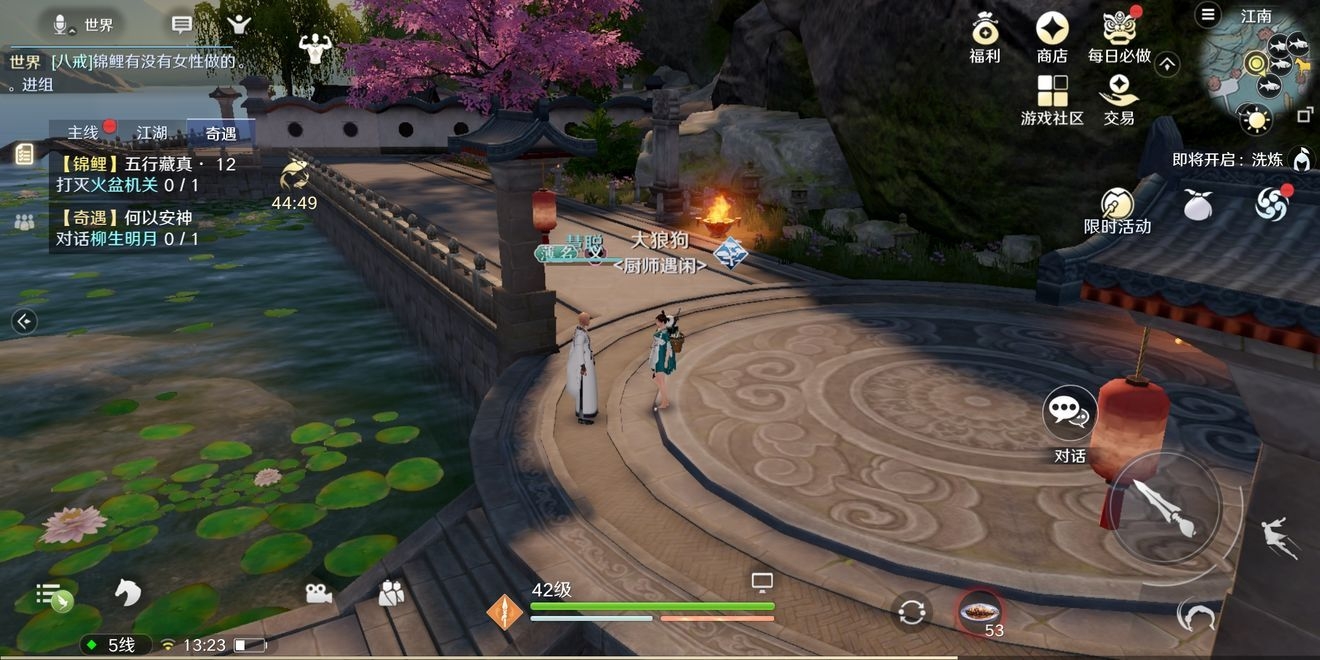Track the 奇遇 何以安神 quest
Screen dimensions: 1320x660
(x=128, y=228)
